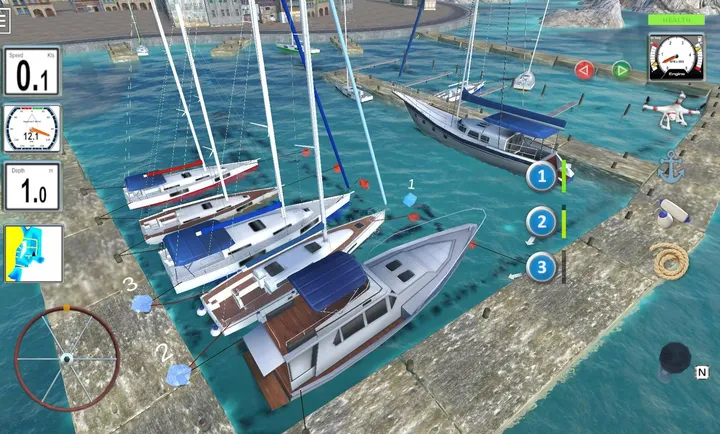720x434 pixels.
Task: Click the red left arrow button
Action: point(585,70)
